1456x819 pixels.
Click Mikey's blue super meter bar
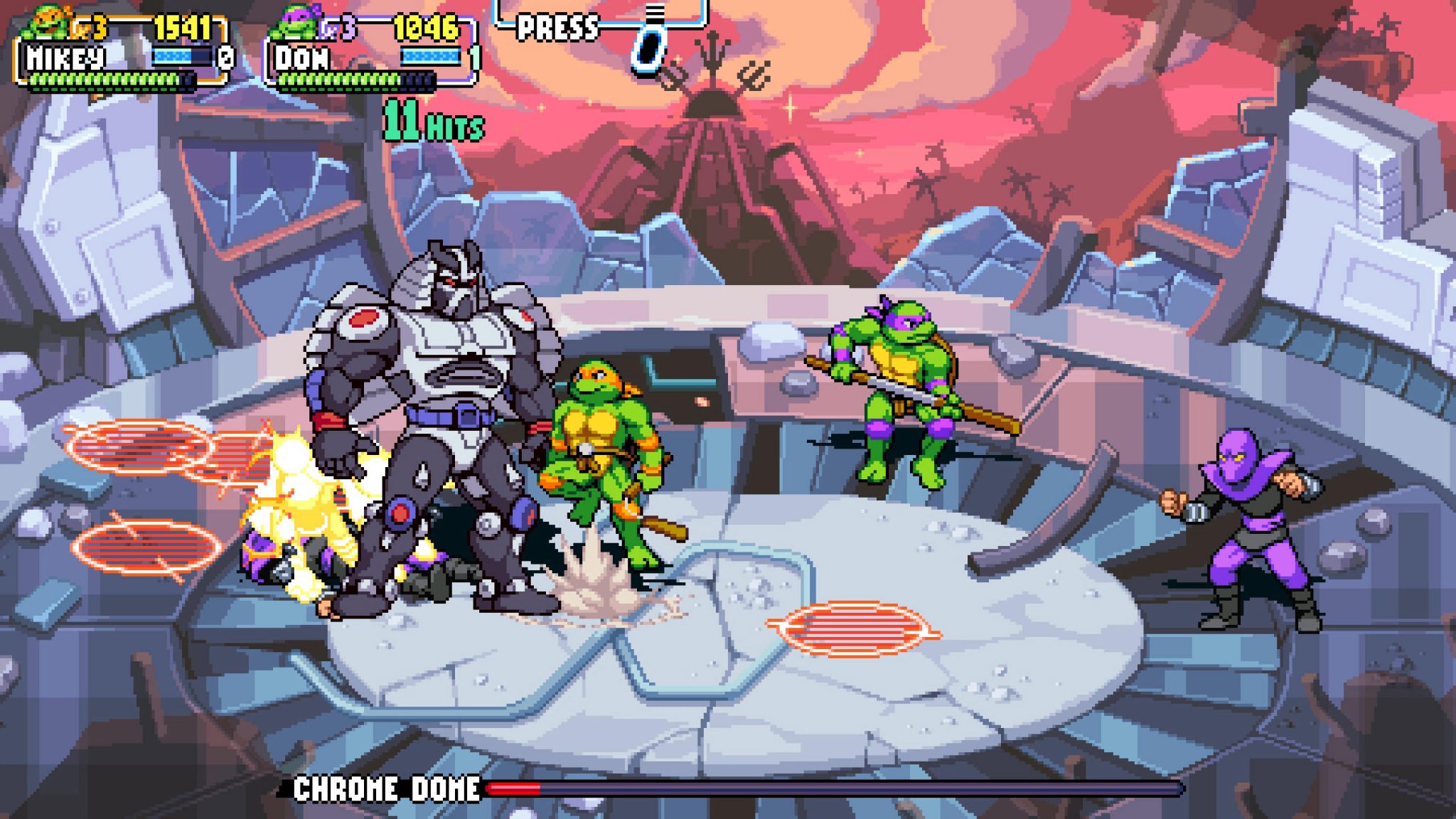(x=172, y=55)
